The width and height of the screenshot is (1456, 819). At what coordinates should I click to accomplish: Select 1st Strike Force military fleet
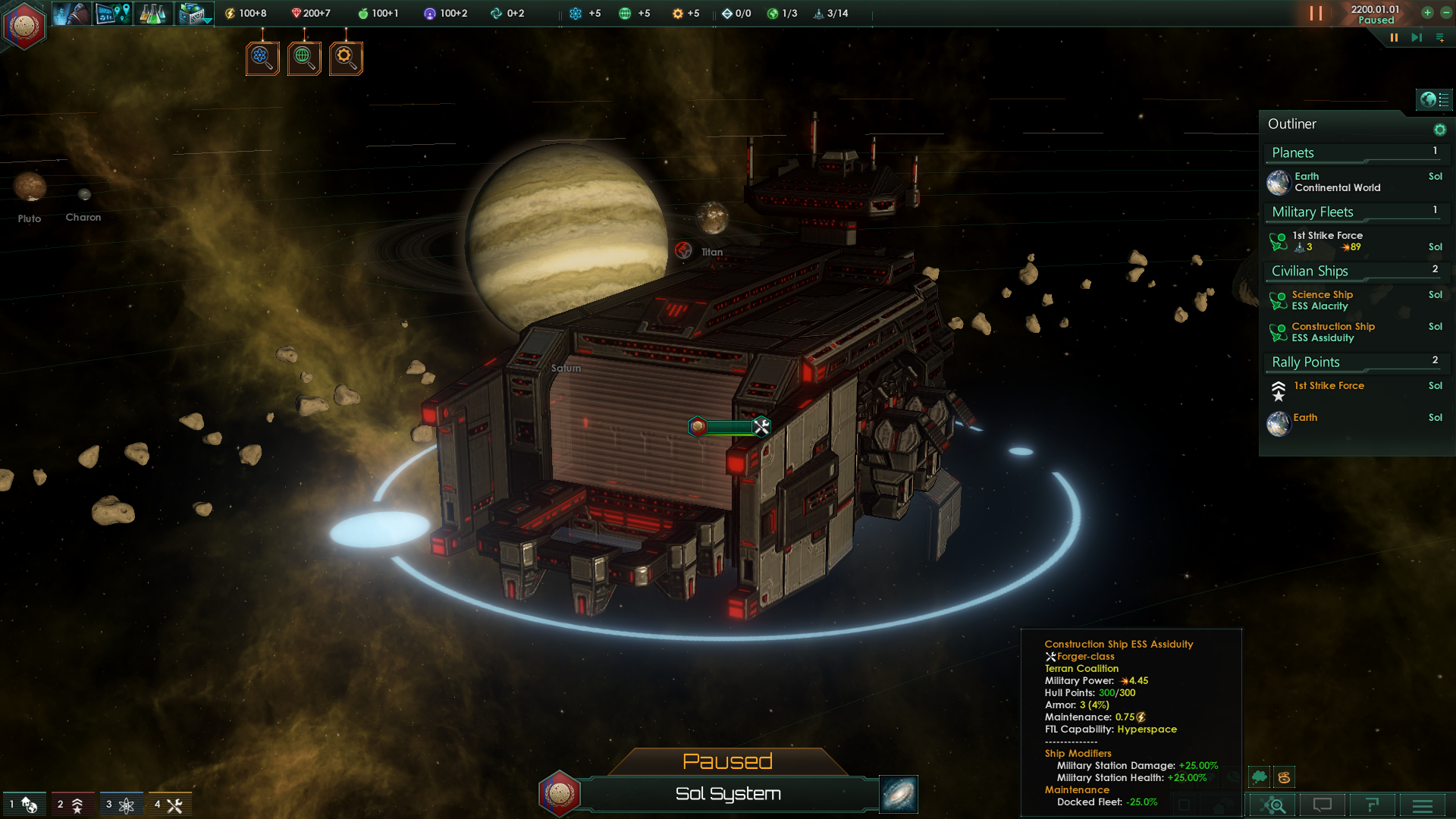point(1328,241)
